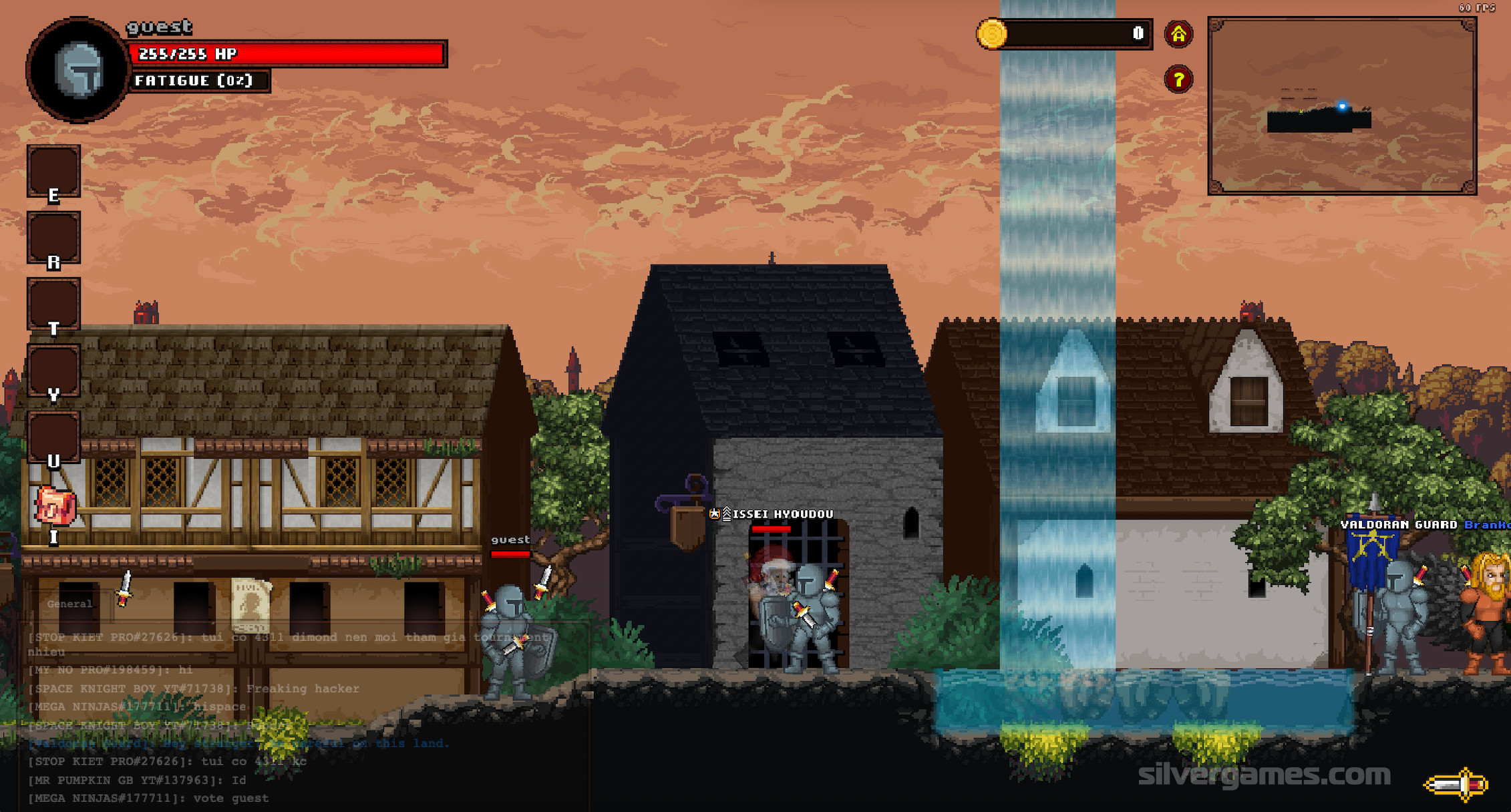Switch to the General chat tab
The image size is (1511, 812).
tap(69, 604)
